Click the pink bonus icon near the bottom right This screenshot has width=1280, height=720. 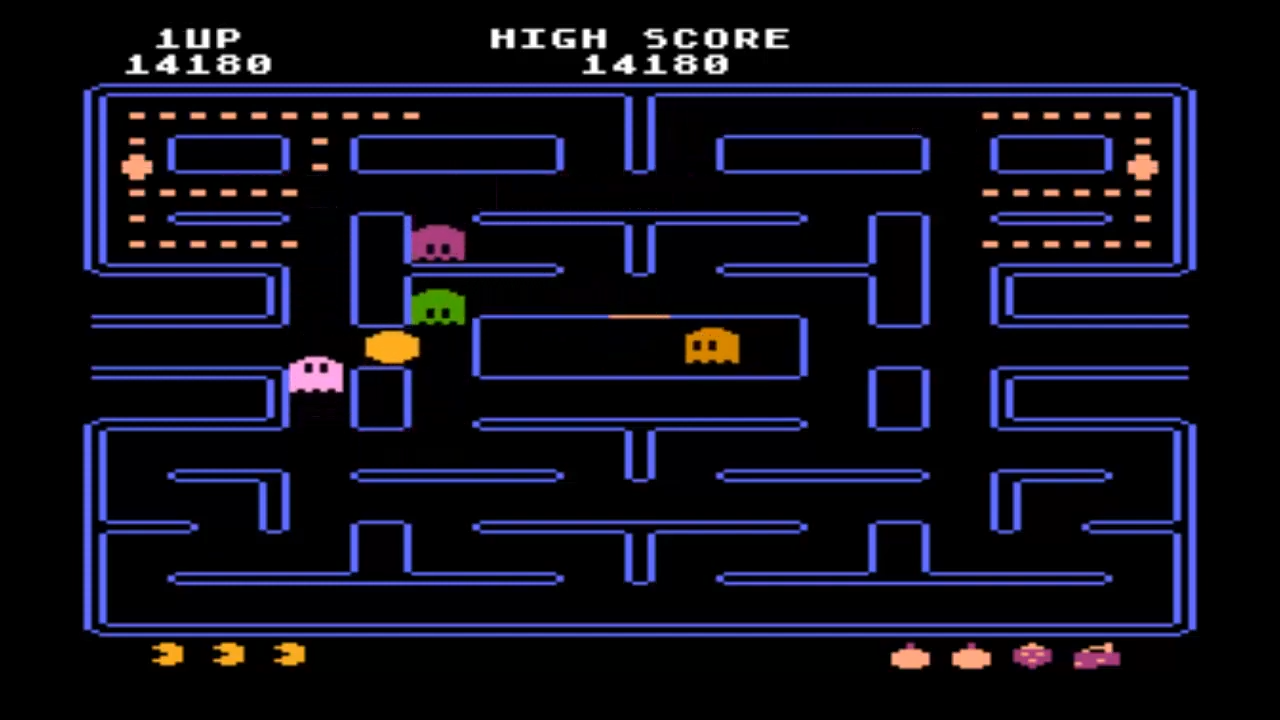coord(1034,656)
